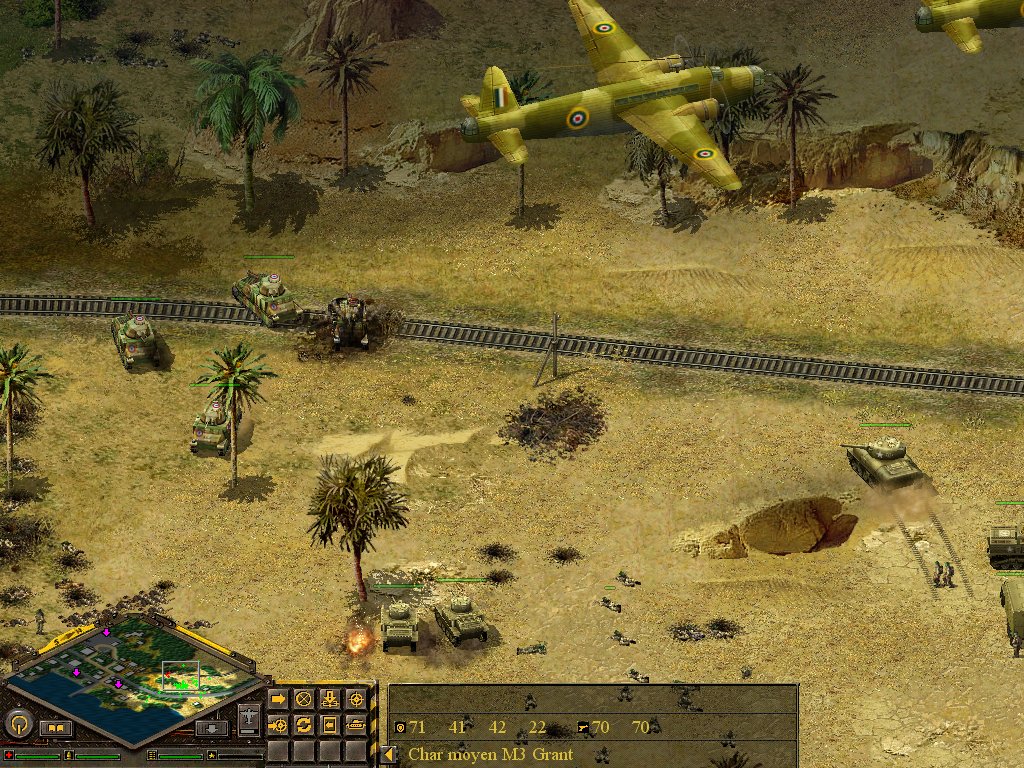1024x768 pixels.
Task: Select the move arrow command button
Action: [x=278, y=699]
